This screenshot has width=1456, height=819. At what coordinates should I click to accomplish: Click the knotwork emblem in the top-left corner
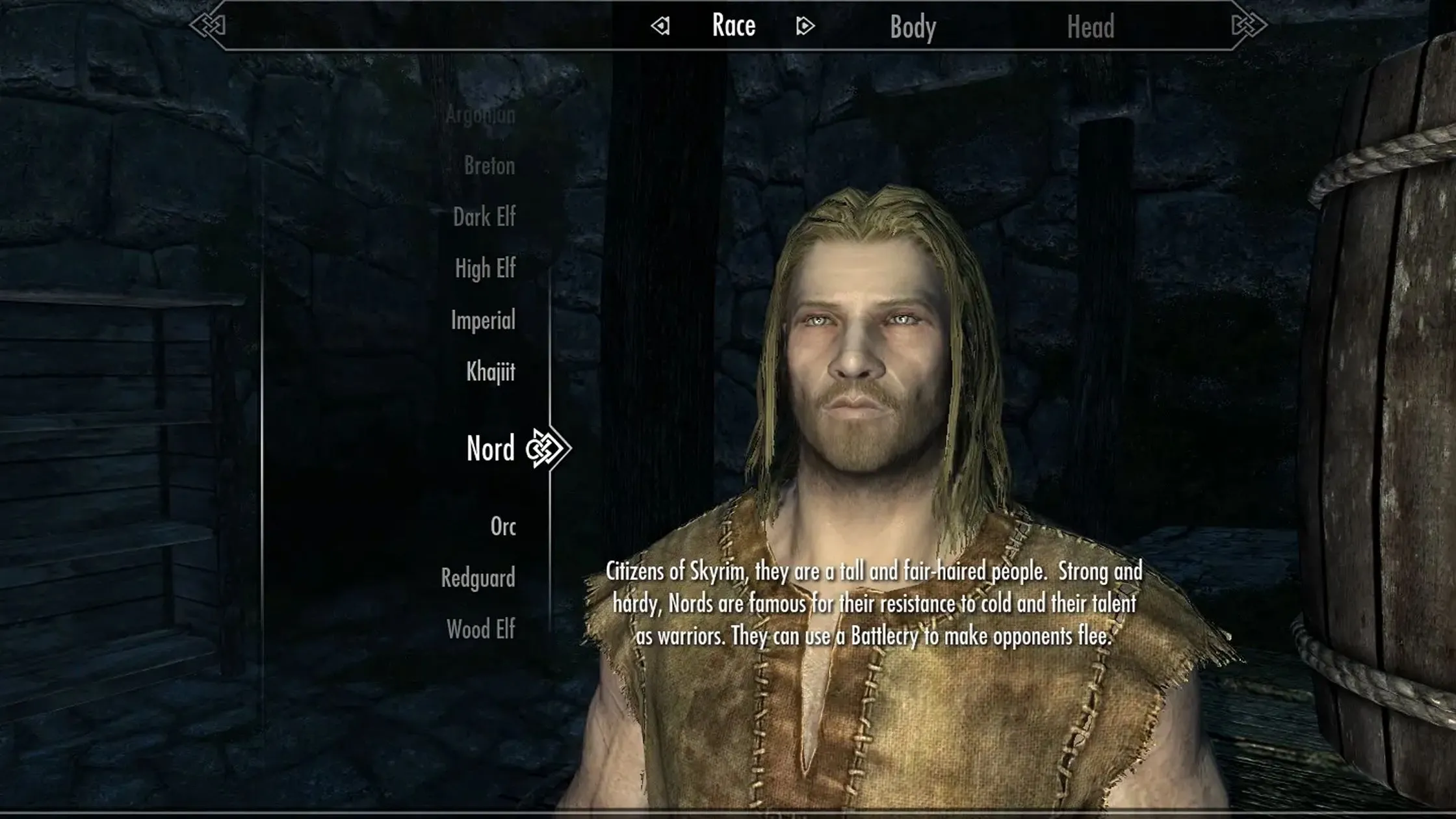pyautogui.click(x=208, y=26)
